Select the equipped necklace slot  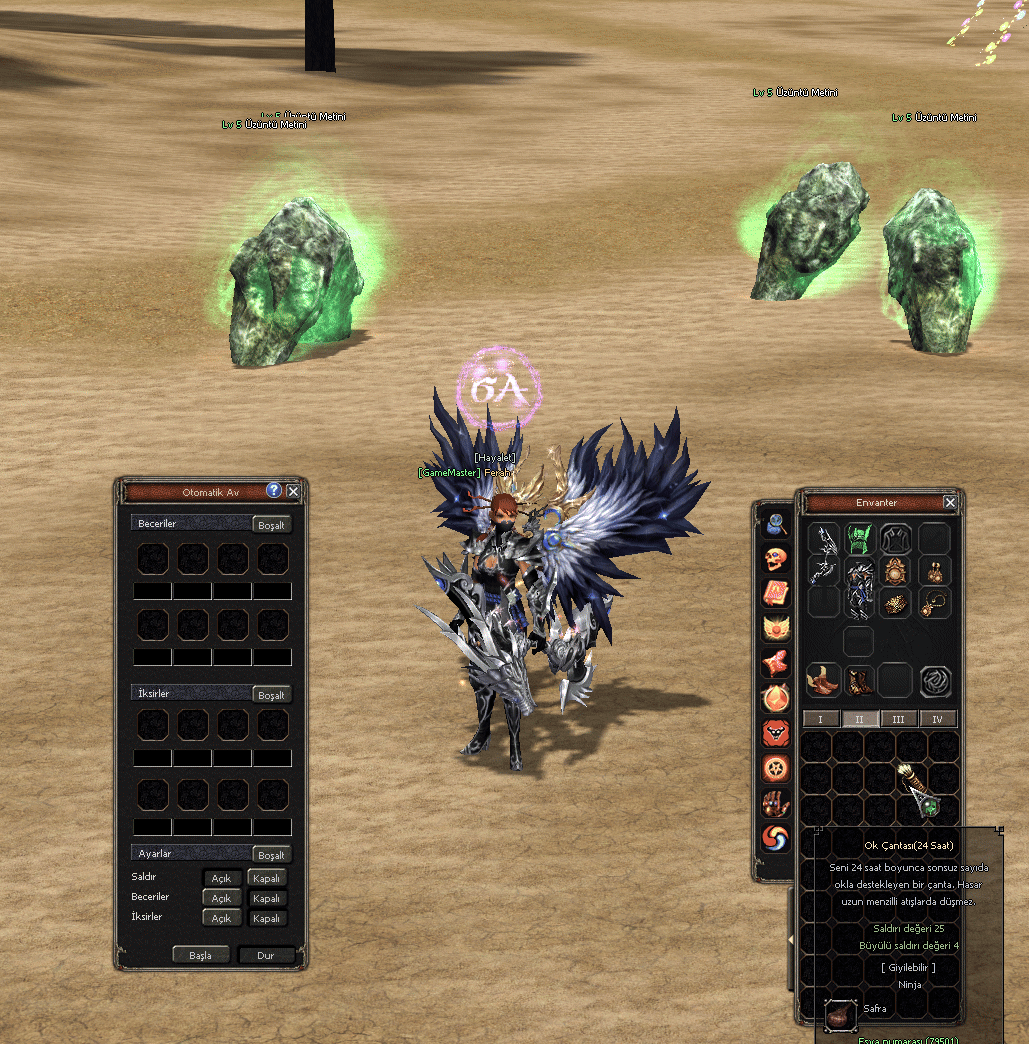pyautogui.click(x=935, y=603)
